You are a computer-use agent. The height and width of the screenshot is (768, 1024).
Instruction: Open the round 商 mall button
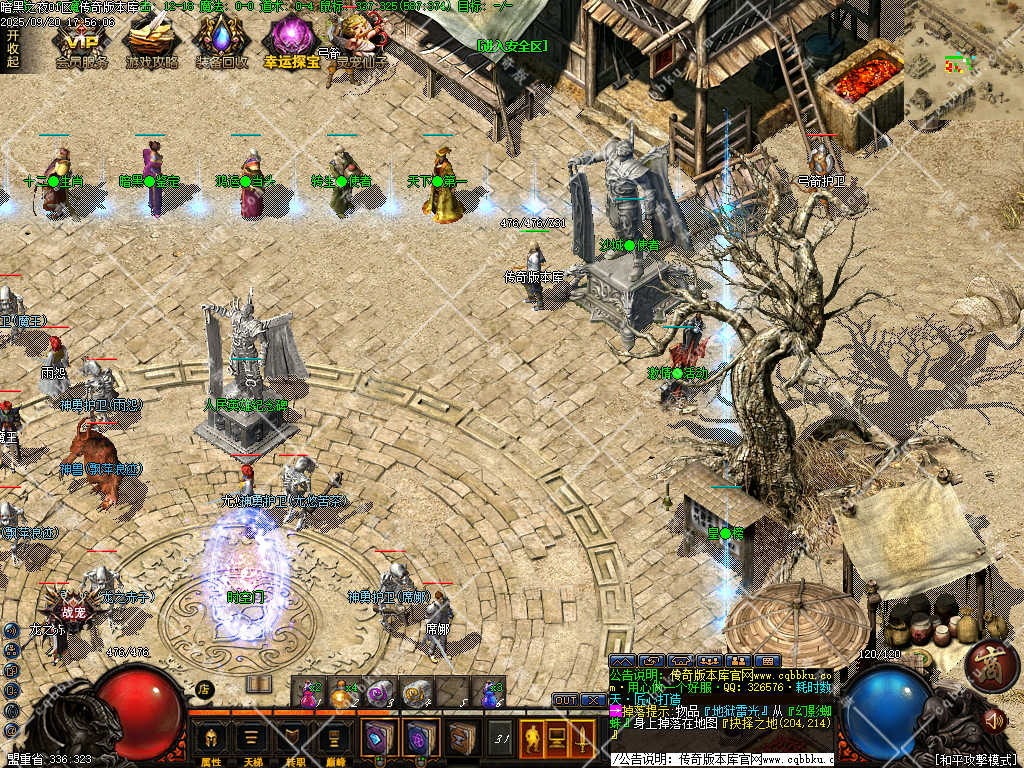(x=985, y=663)
